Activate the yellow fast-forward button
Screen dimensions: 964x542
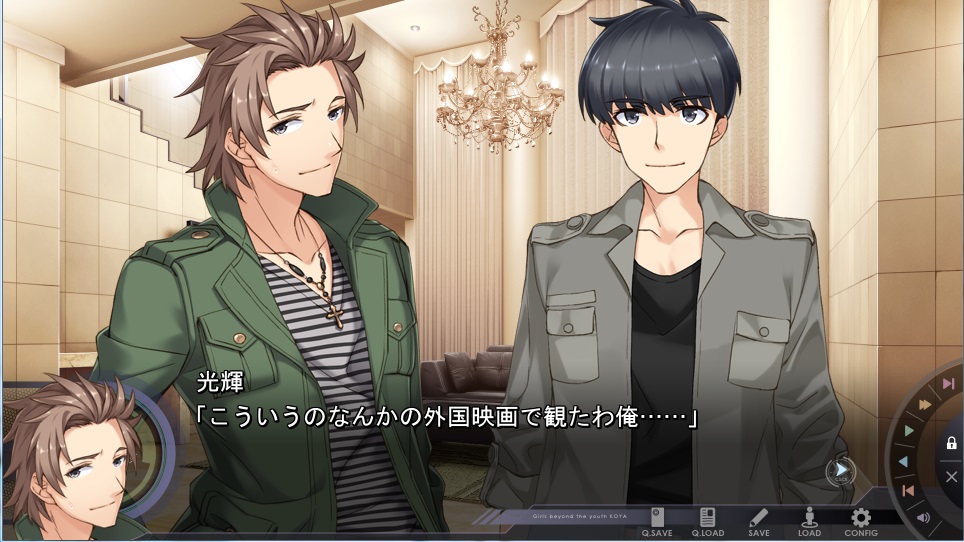[x=926, y=404]
